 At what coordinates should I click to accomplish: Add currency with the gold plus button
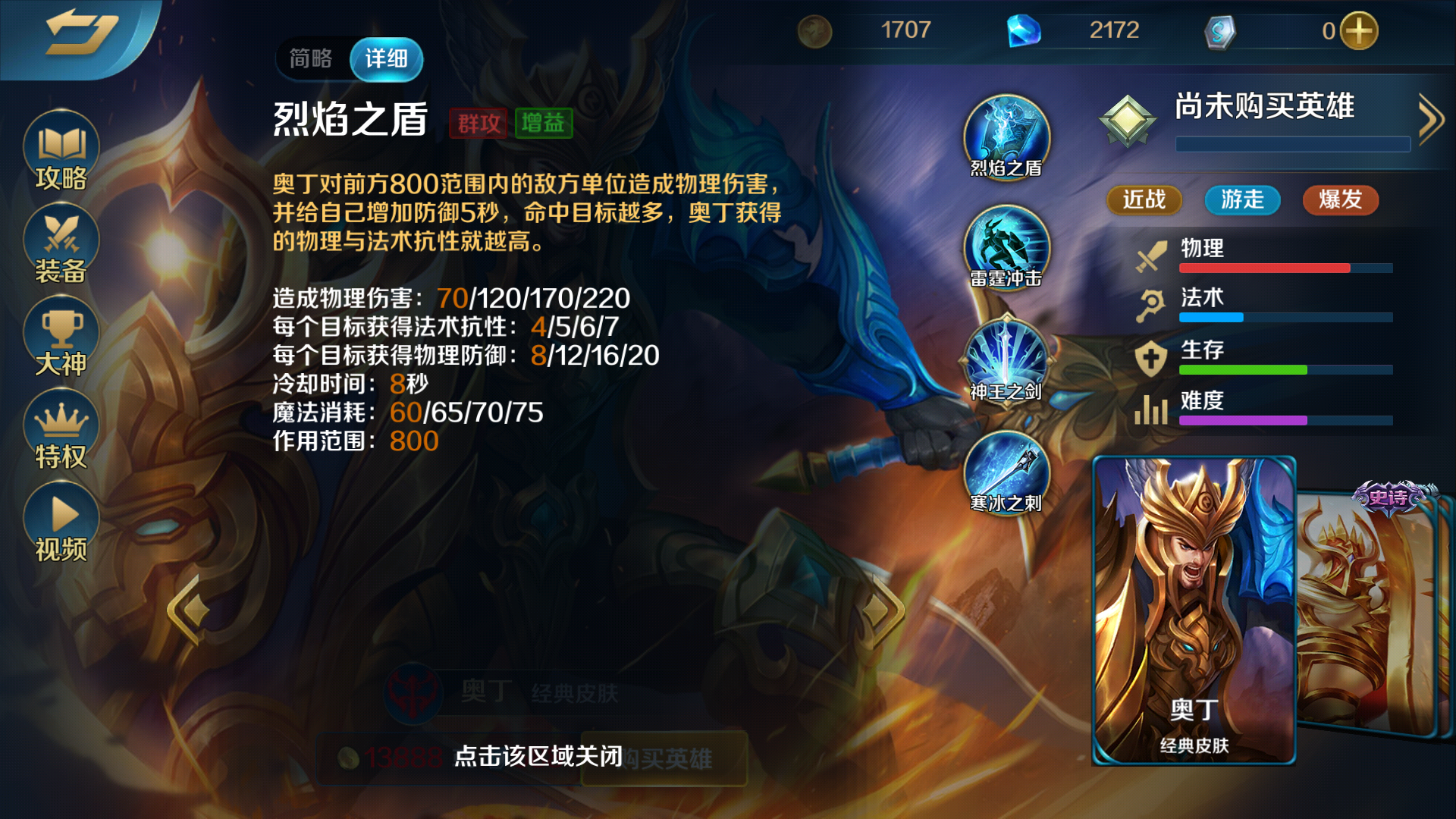tap(1358, 31)
